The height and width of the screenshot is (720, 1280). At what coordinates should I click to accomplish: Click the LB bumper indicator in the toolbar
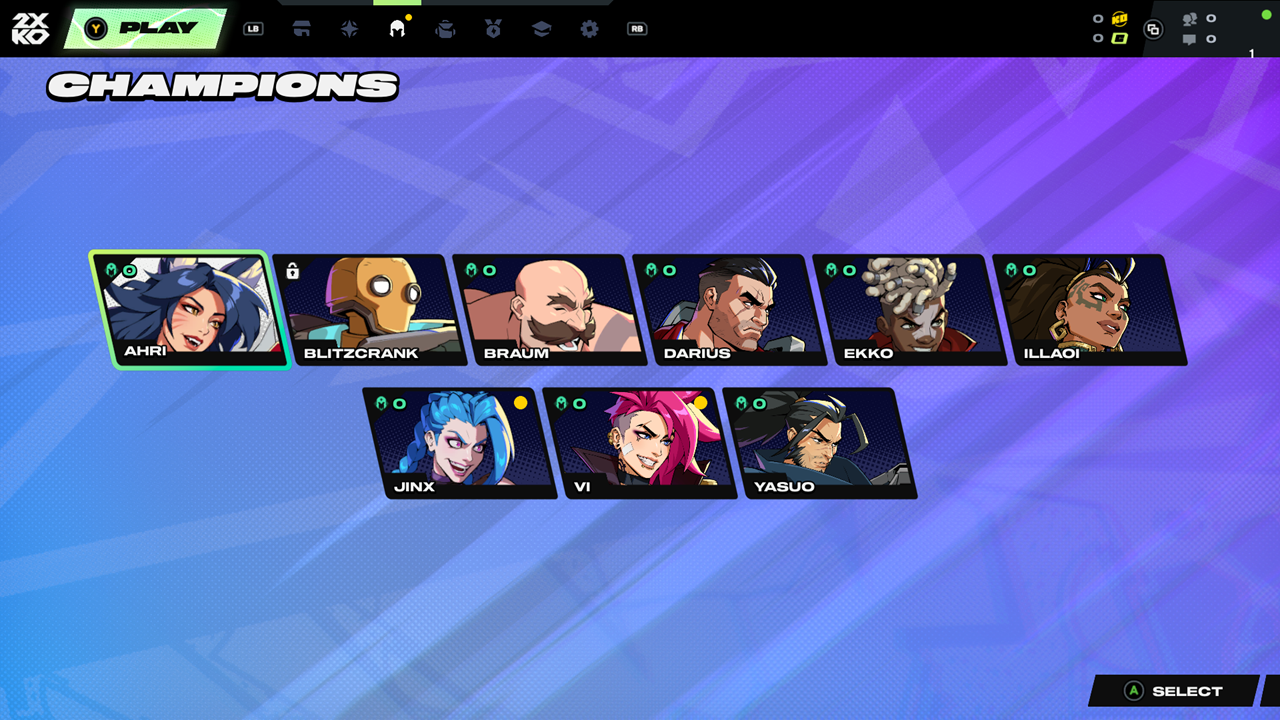tap(253, 28)
